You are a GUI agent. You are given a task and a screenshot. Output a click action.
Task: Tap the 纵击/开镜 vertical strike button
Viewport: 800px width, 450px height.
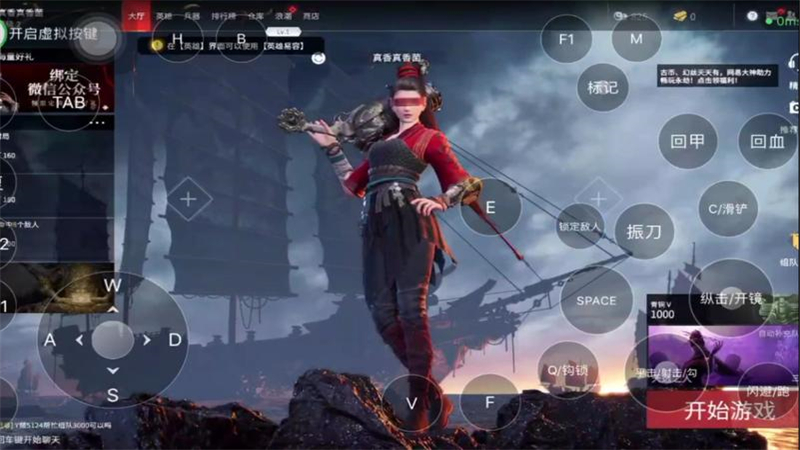[x=731, y=297]
